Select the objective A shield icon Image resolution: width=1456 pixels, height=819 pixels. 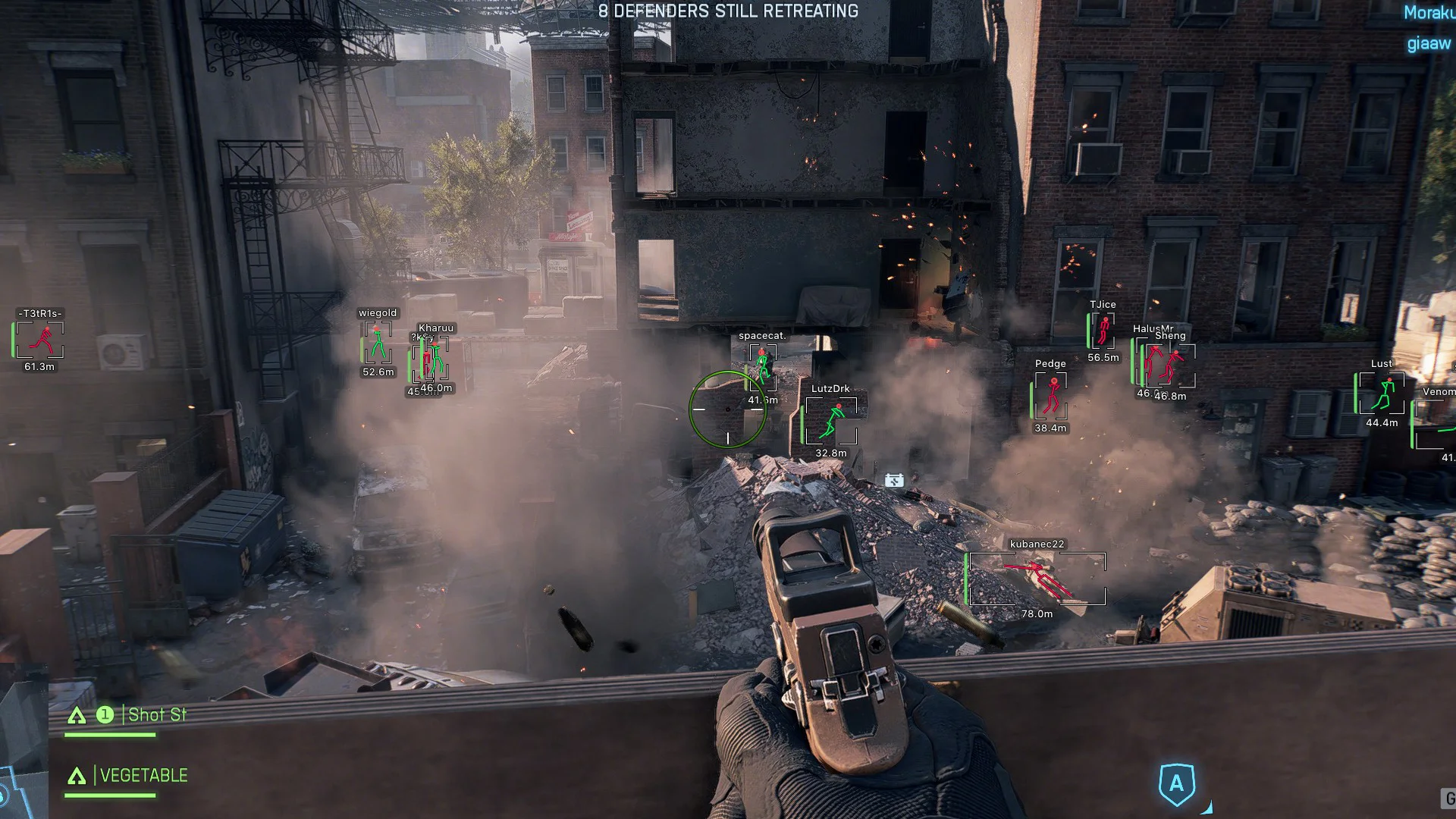point(1176,783)
